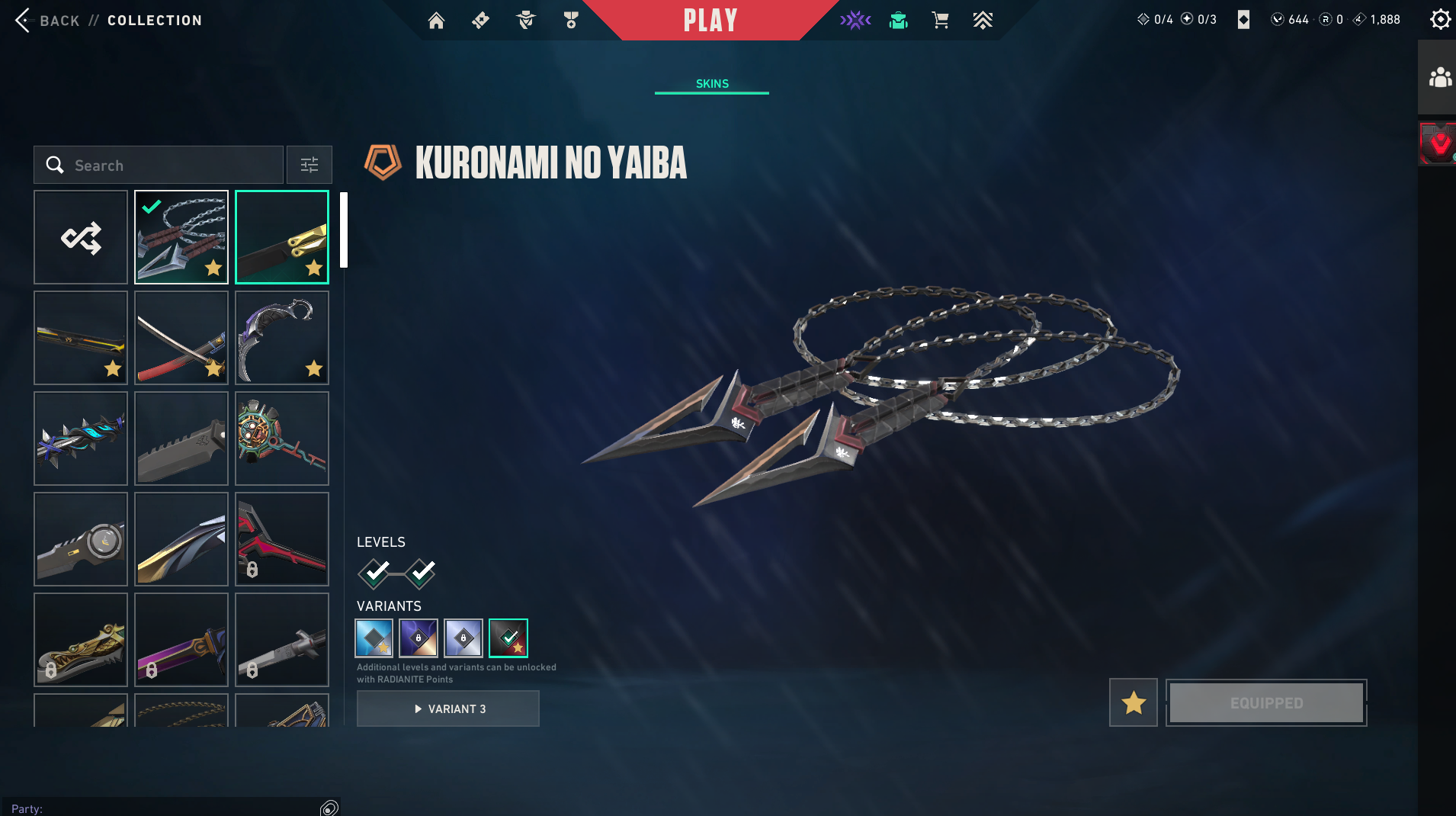Choose the checked dark red variant
This screenshot has height=816, width=1456.
508,638
